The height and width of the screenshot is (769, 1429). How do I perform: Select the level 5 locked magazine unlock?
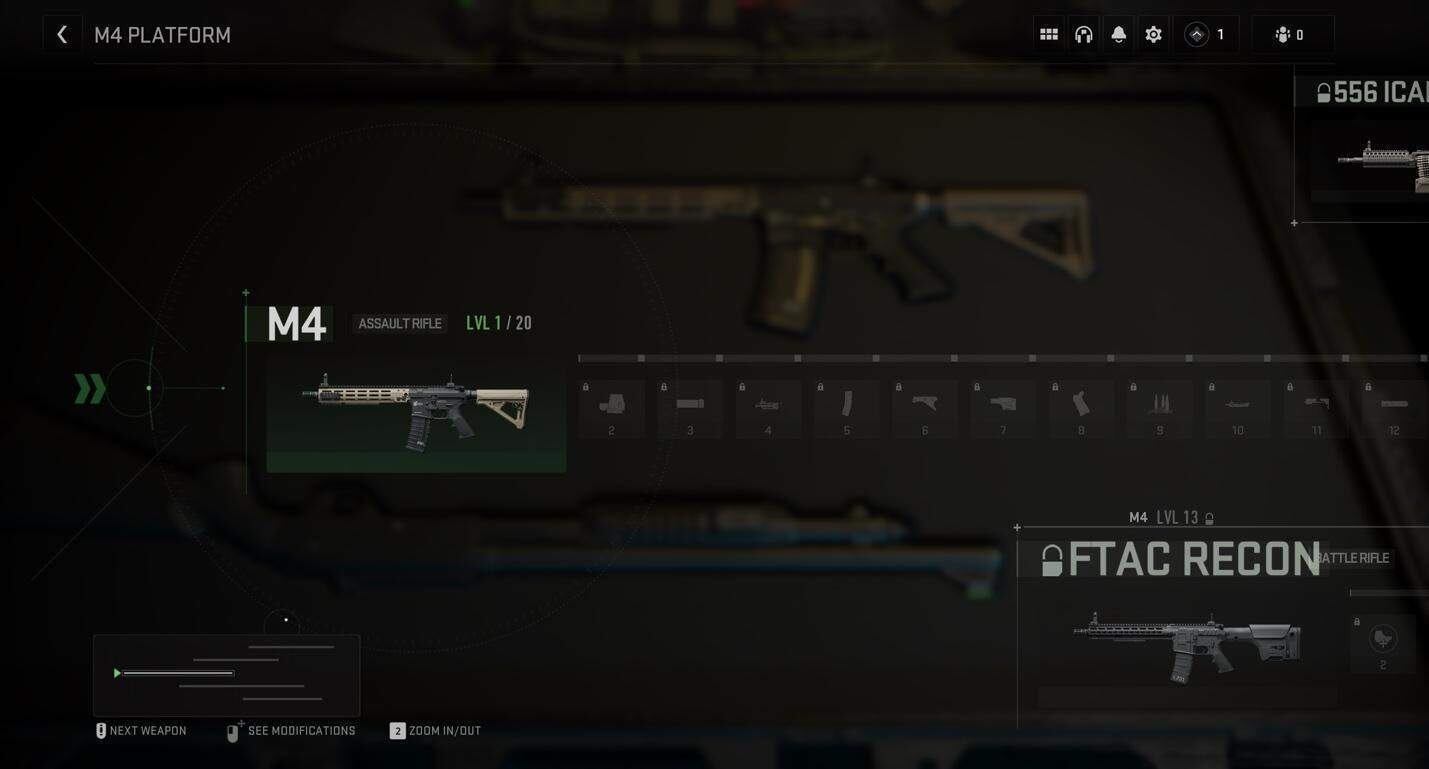coord(847,408)
